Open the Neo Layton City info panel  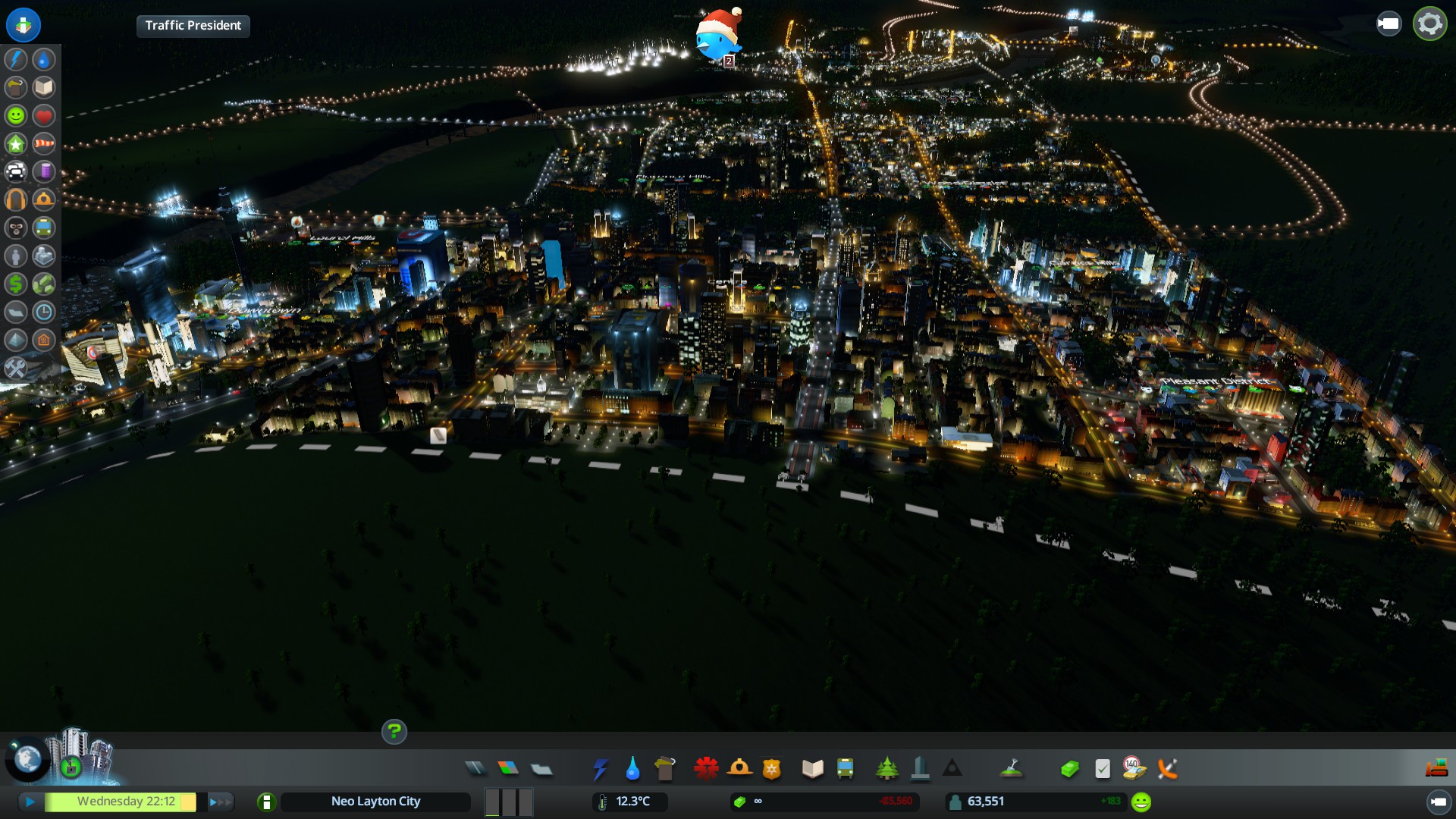click(375, 802)
